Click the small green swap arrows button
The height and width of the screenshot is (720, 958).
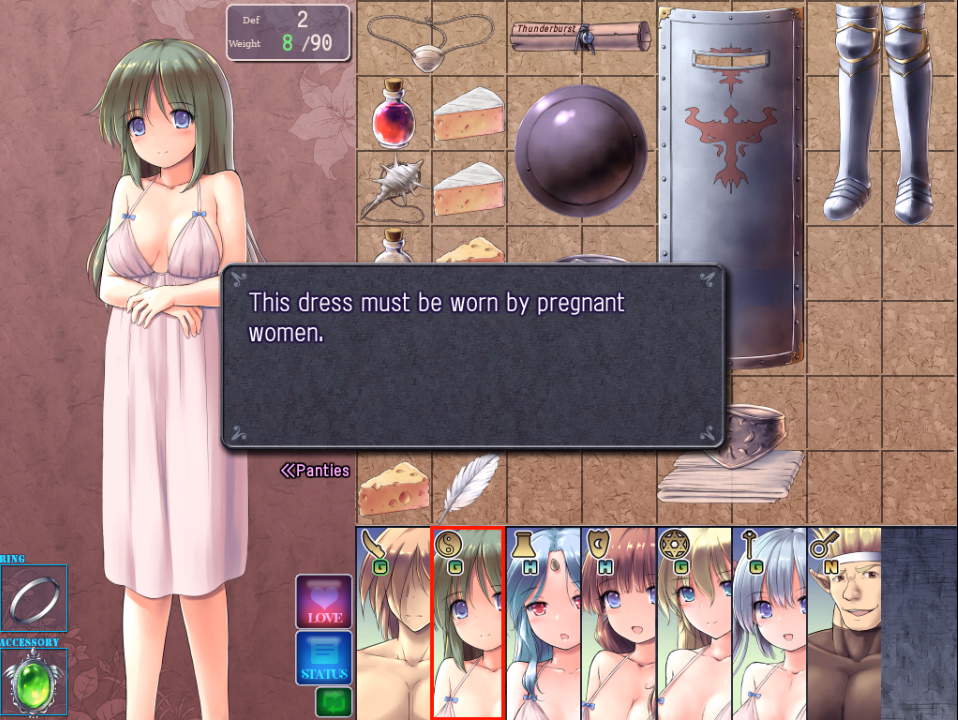point(333,701)
